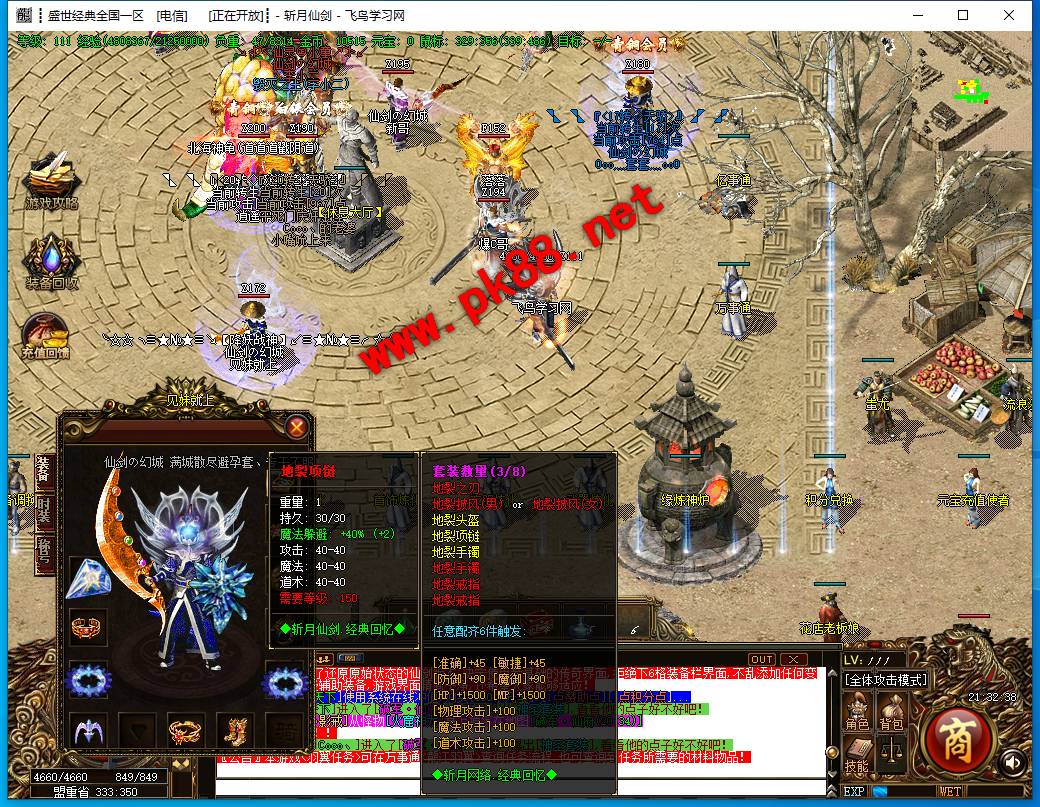Click the OUT button above the chat
Viewport: 1040px width, 807px height.
pos(762,659)
